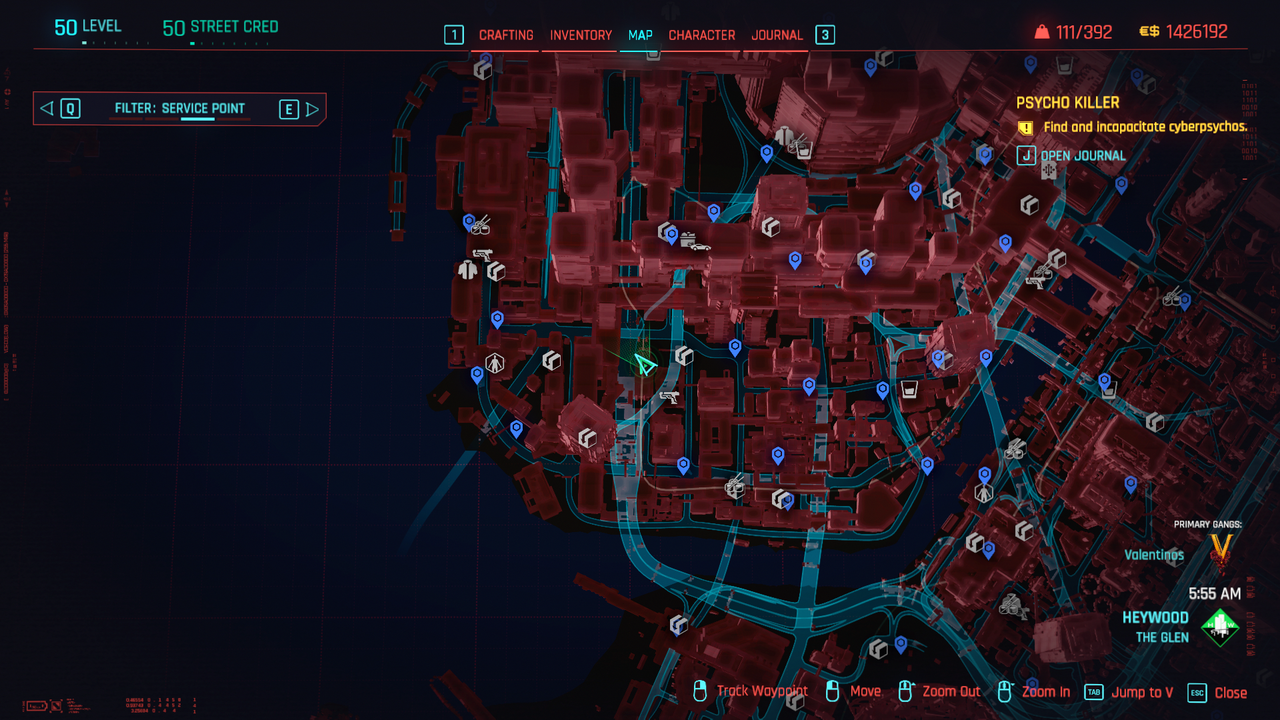Open the Crafting tab
The width and height of the screenshot is (1280, 720).
click(506, 35)
